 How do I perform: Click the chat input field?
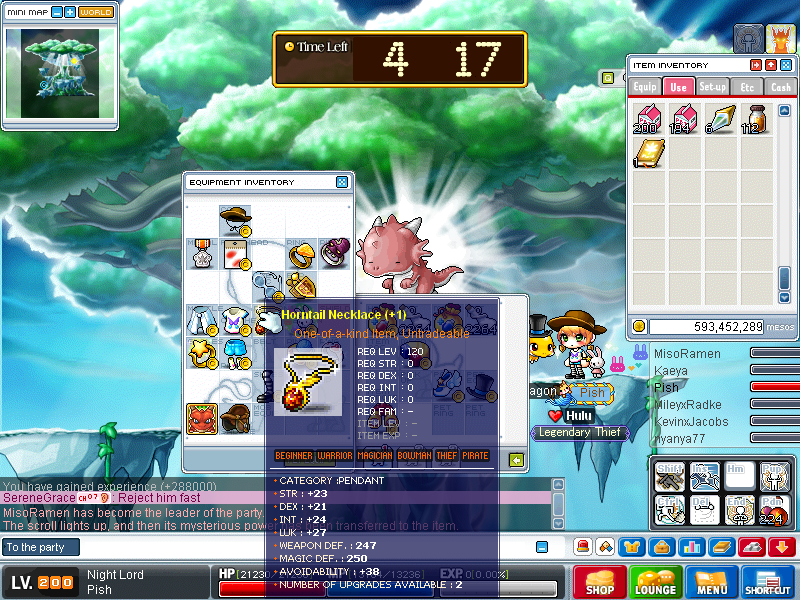(300, 547)
